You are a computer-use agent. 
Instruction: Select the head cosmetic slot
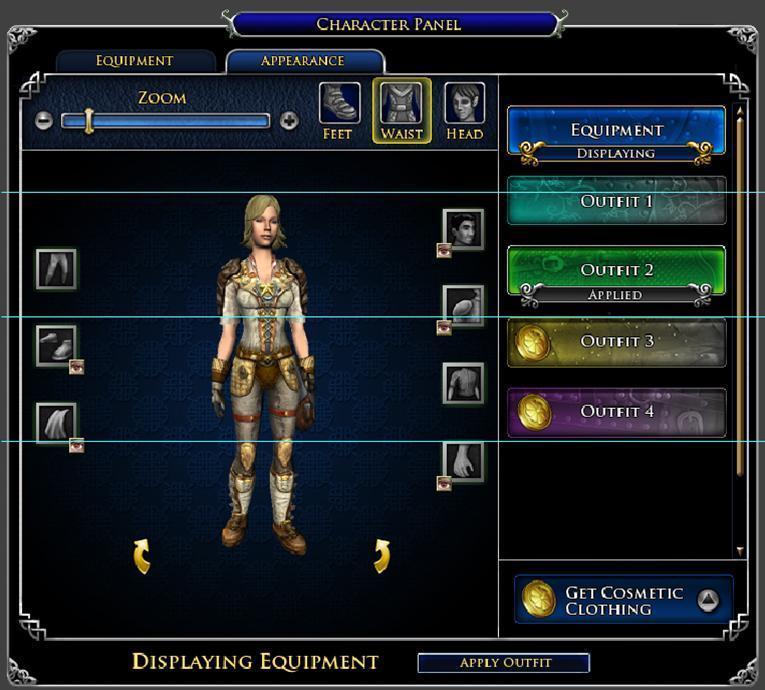463,229
